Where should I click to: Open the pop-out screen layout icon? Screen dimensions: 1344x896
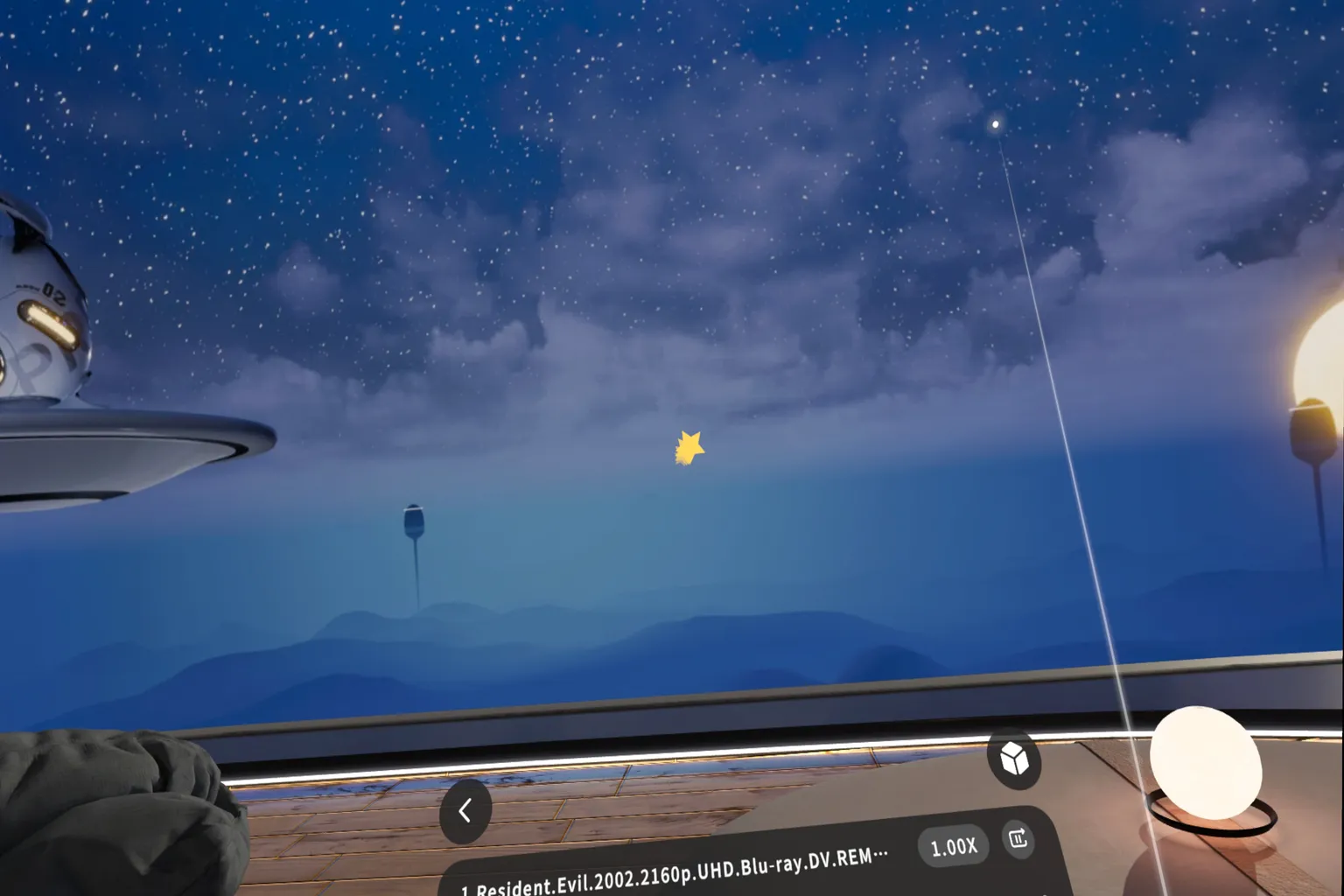(x=1018, y=841)
